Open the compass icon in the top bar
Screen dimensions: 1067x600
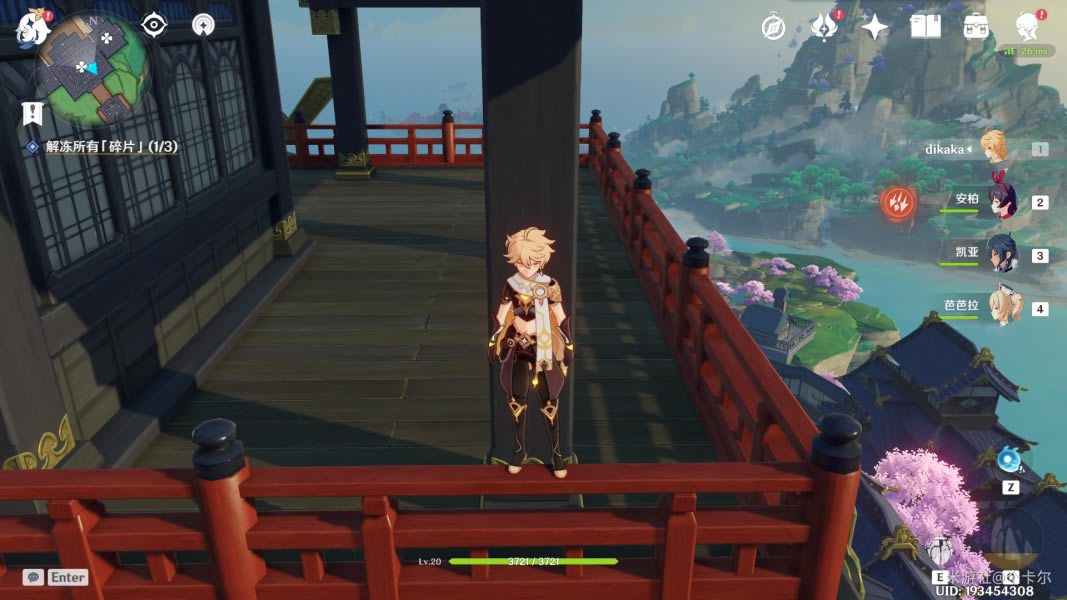[x=773, y=27]
